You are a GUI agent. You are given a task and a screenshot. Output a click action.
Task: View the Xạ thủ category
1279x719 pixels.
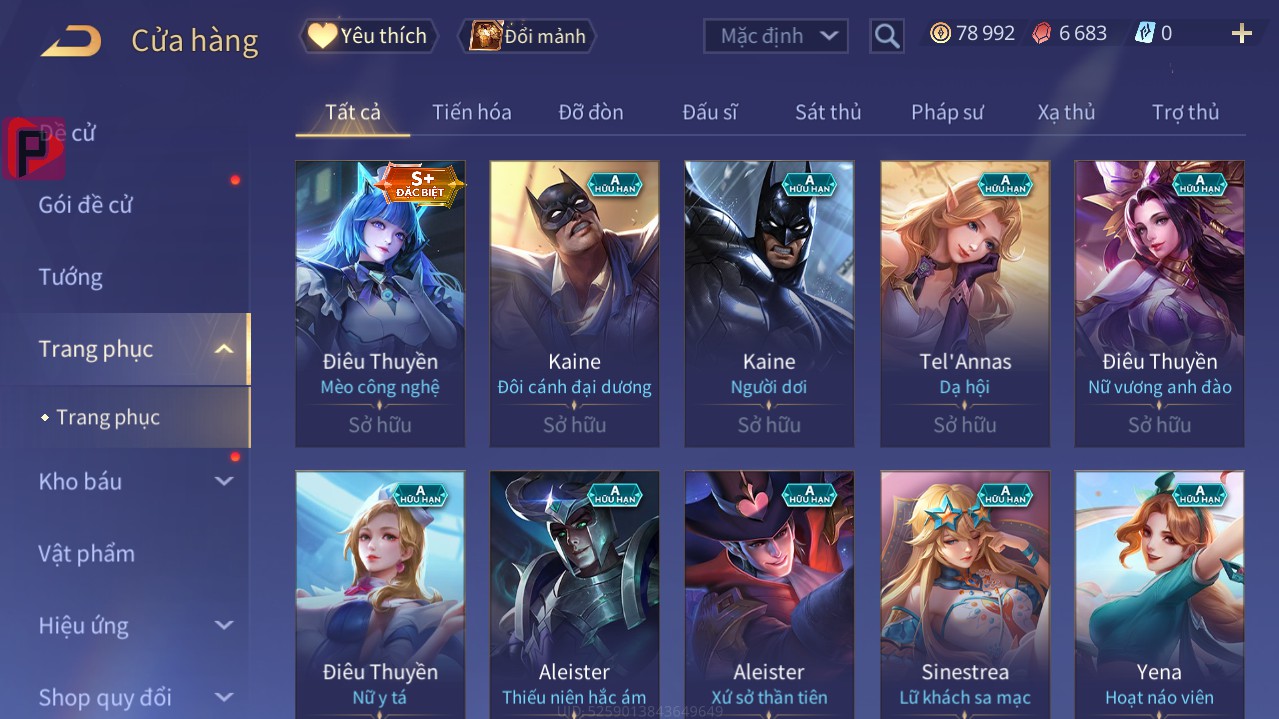1066,112
